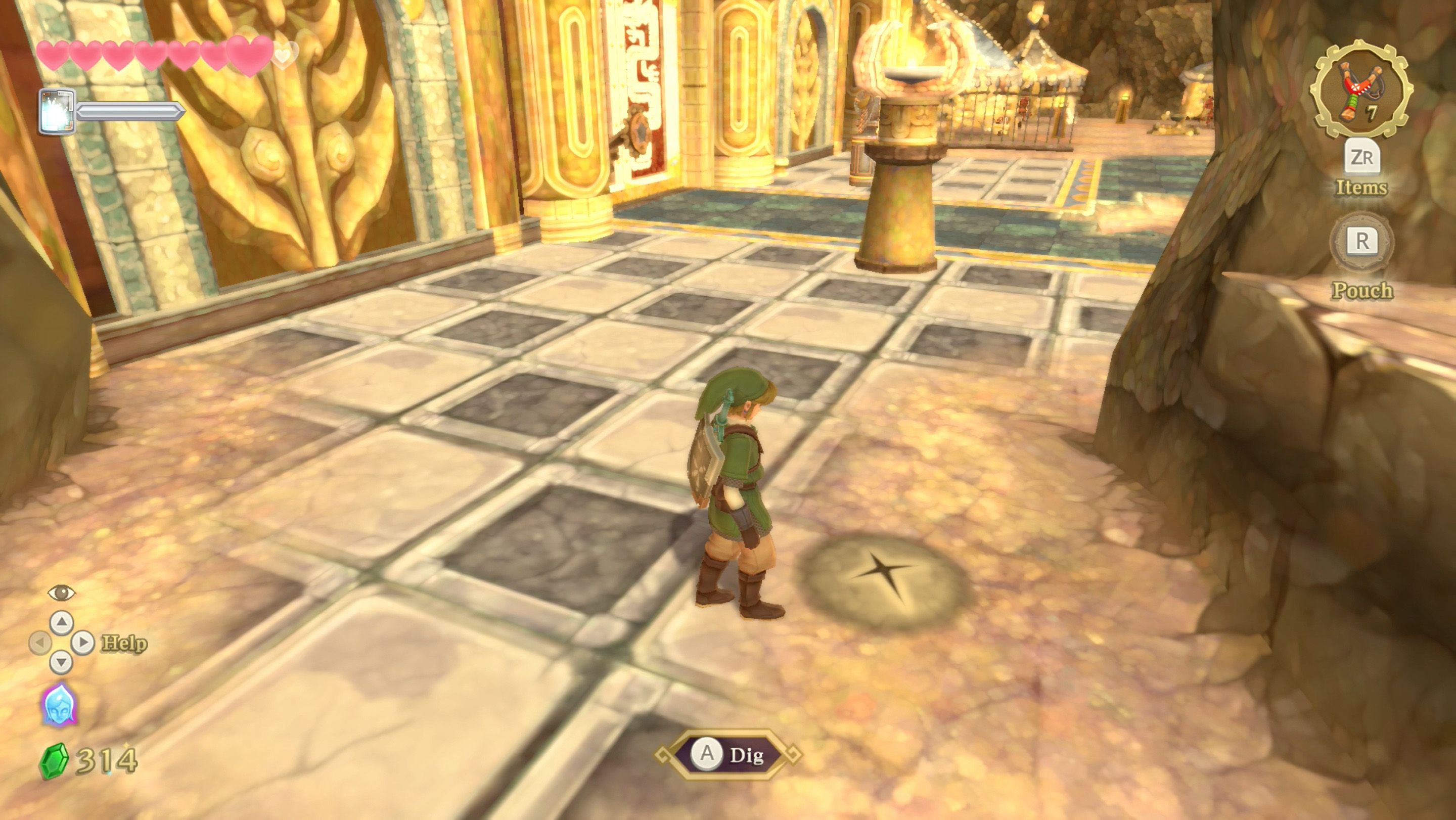This screenshot has height=820, width=1456.
Task: Expand the down d-pad arrow control
Action: pyautogui.click(x=61, y=662)
